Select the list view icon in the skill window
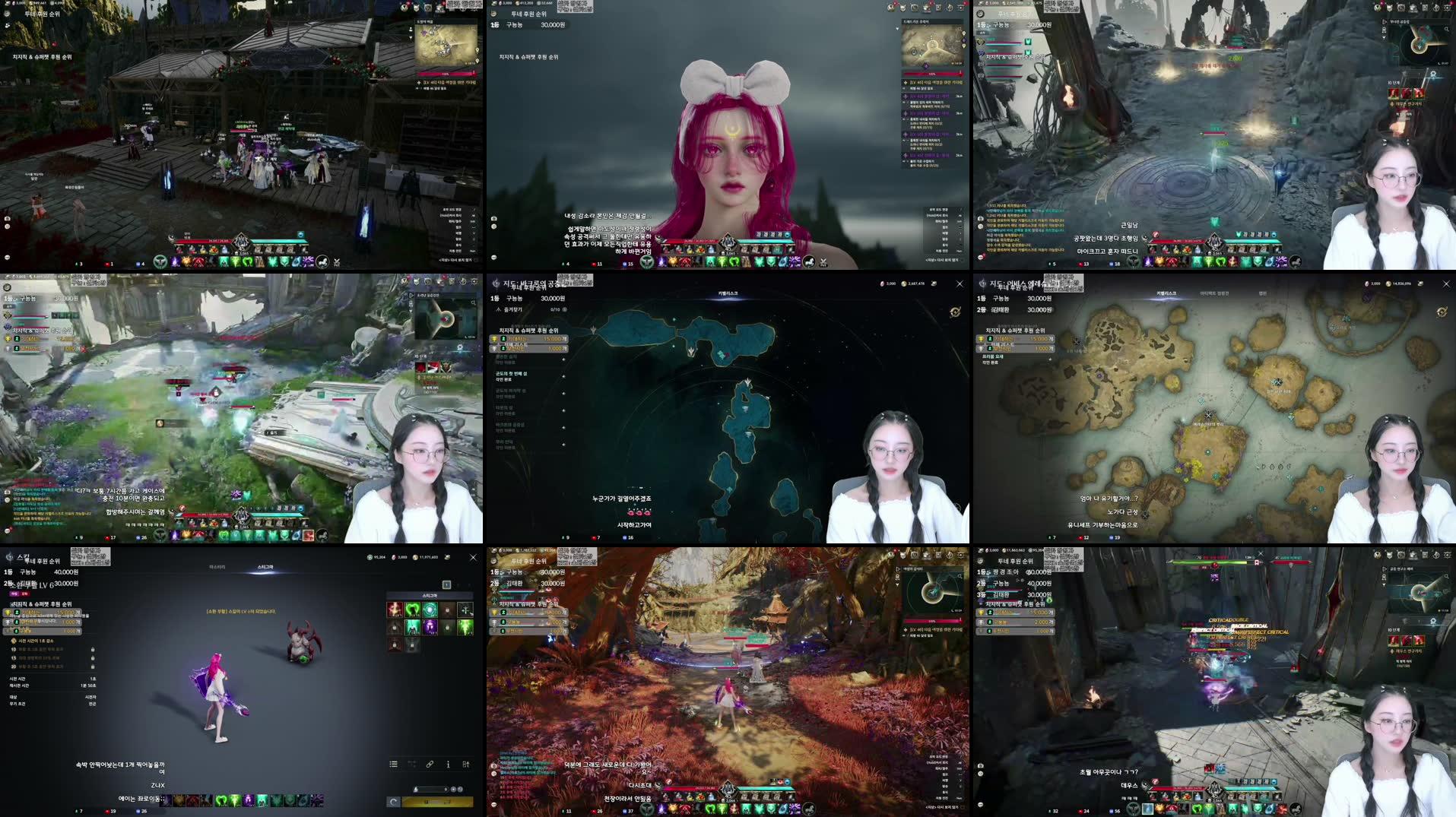The height and width of the screenshot is (817, 1456). [394, 764]
